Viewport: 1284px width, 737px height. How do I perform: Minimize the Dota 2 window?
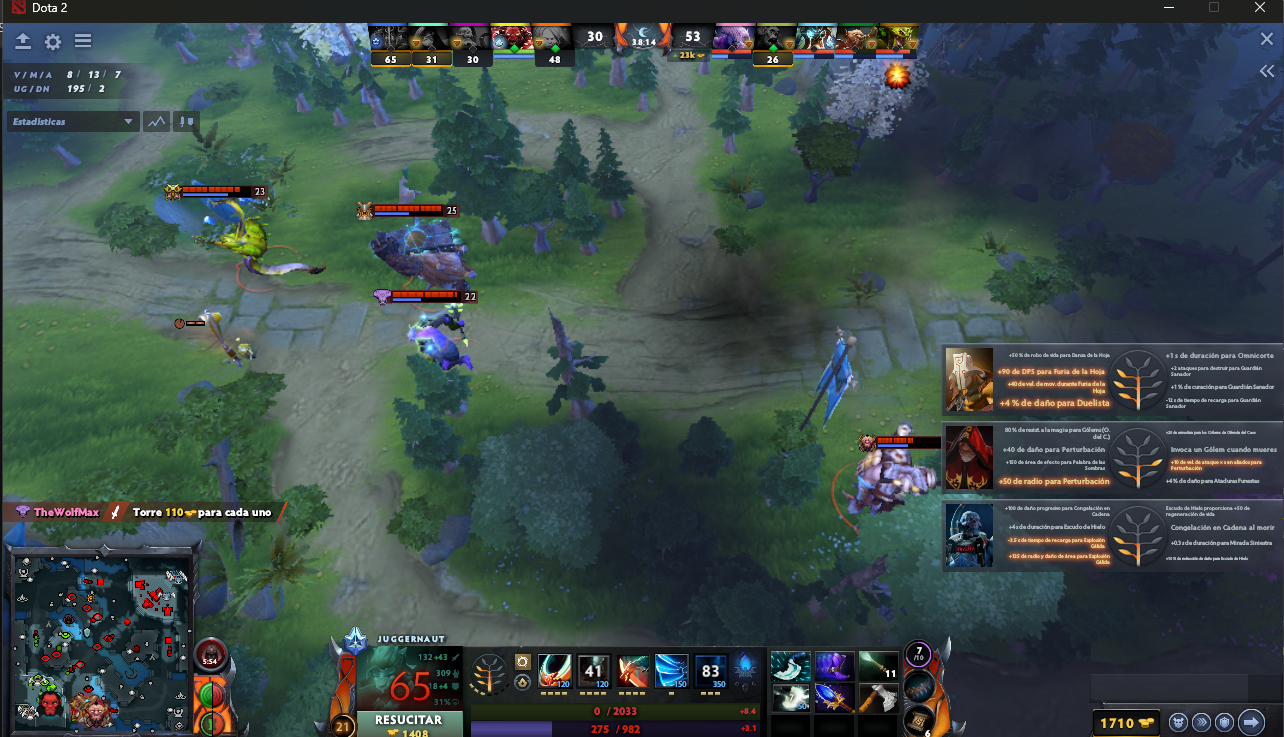(x=1167, y=8)
